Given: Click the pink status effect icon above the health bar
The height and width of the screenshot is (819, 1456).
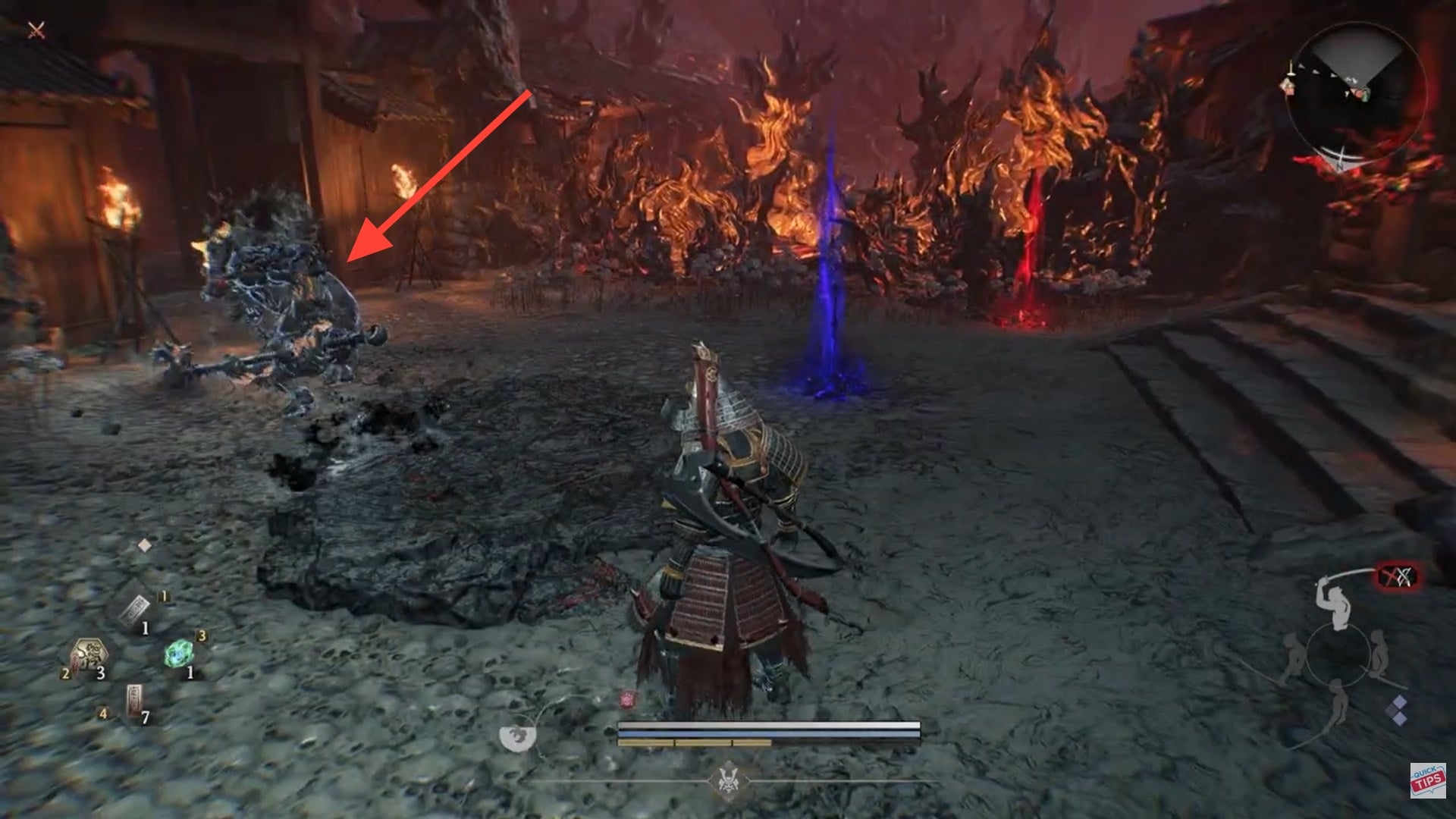Looking at the screenshot, I should click(x=627, y=698).
